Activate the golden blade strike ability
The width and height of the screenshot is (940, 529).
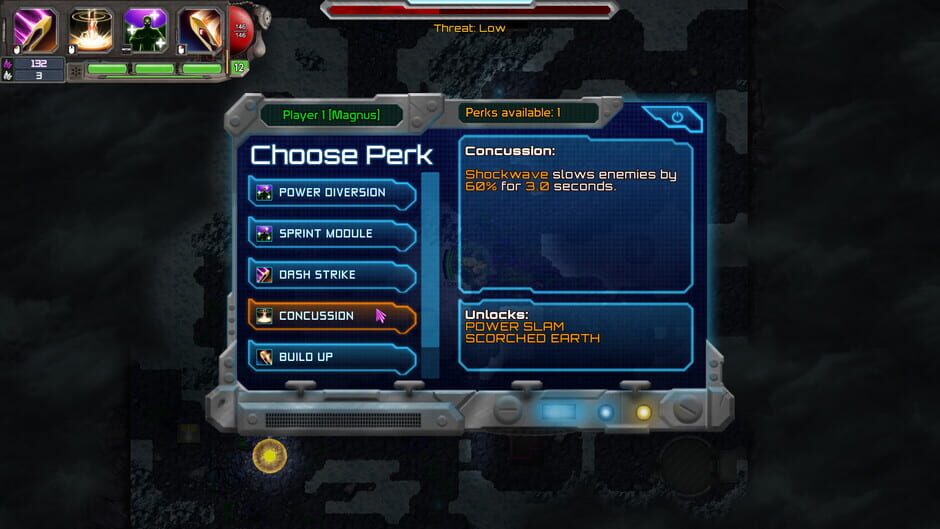(x=200, y=29)
